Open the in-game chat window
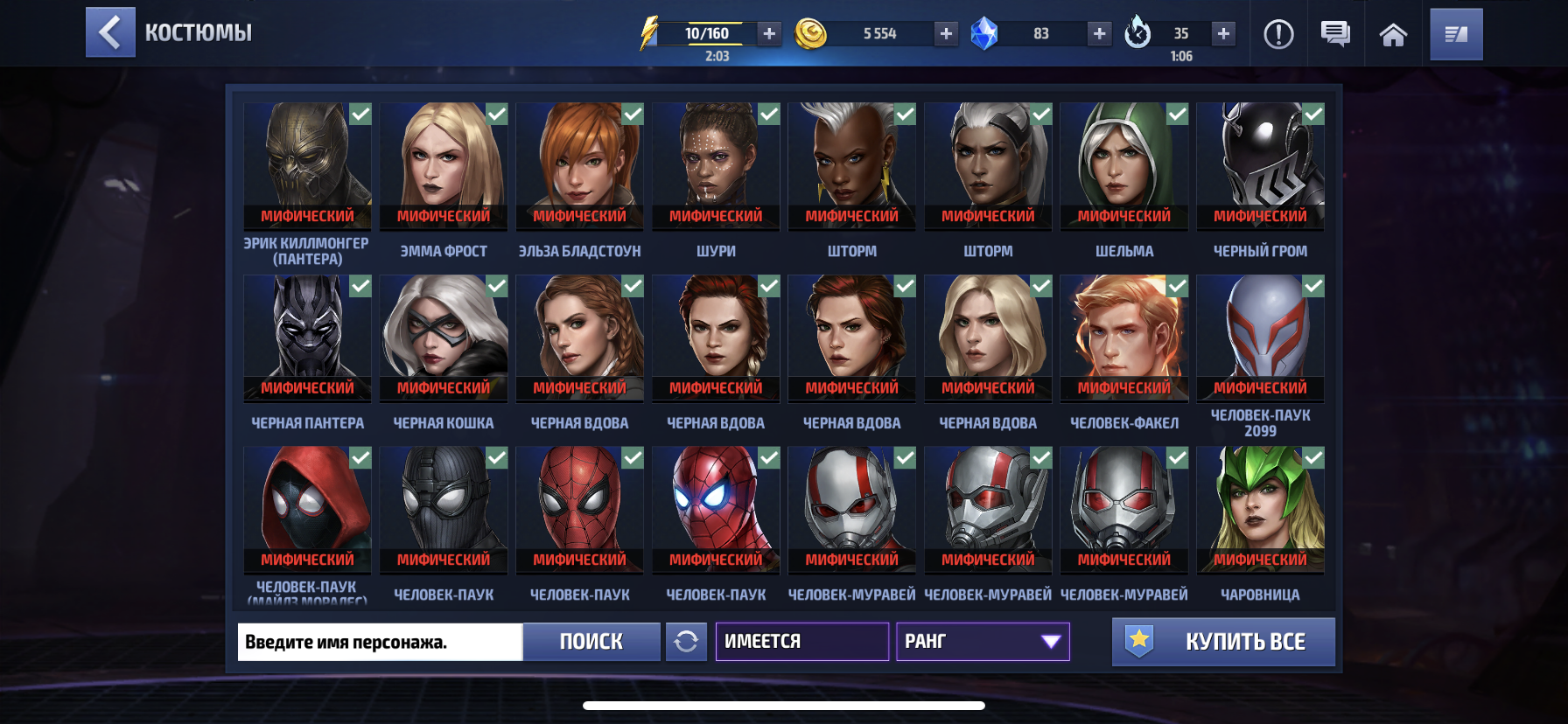 pyautogui.click(x=1333, y=35)
